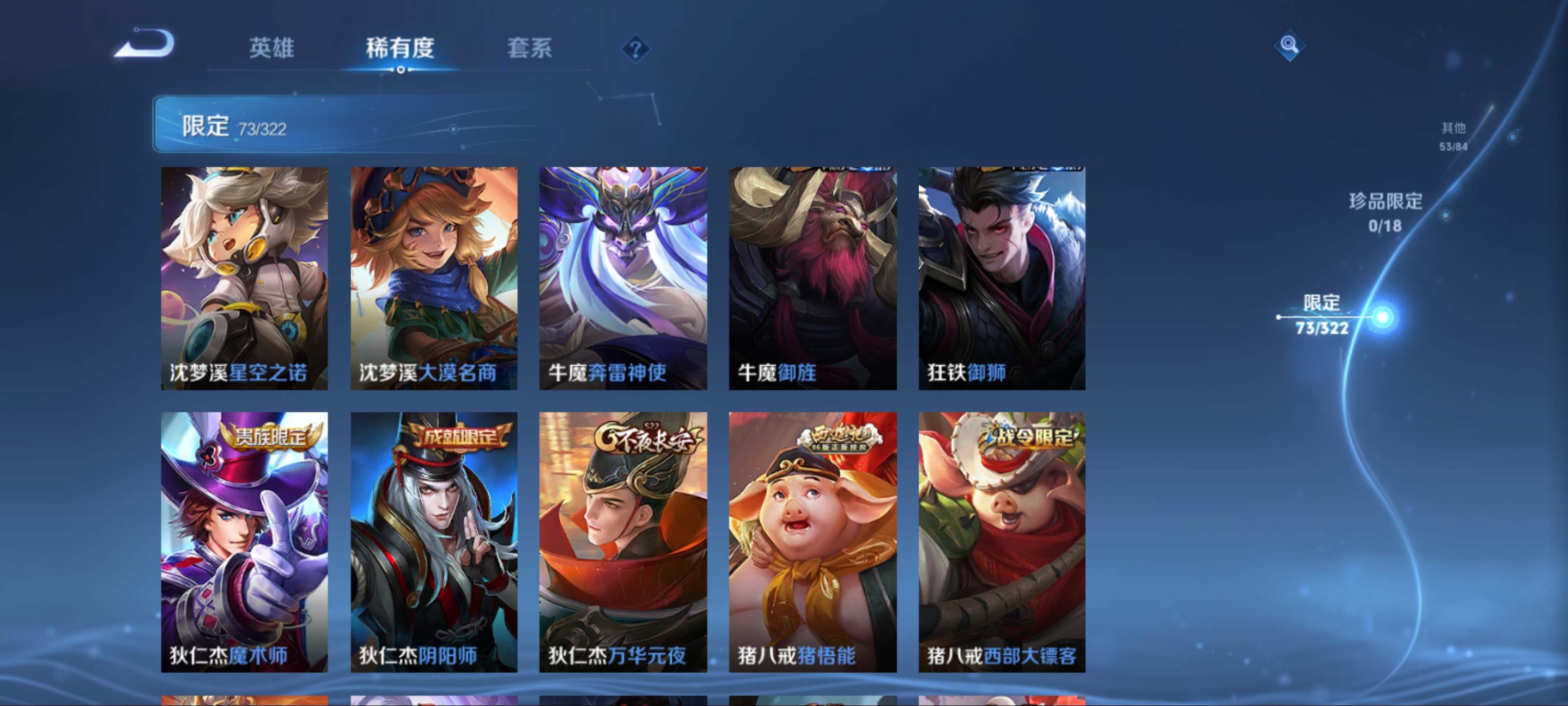This screenshot has width=1568, height=706.
Task: Collapse the 限定 section header
Action: [402, 124]
